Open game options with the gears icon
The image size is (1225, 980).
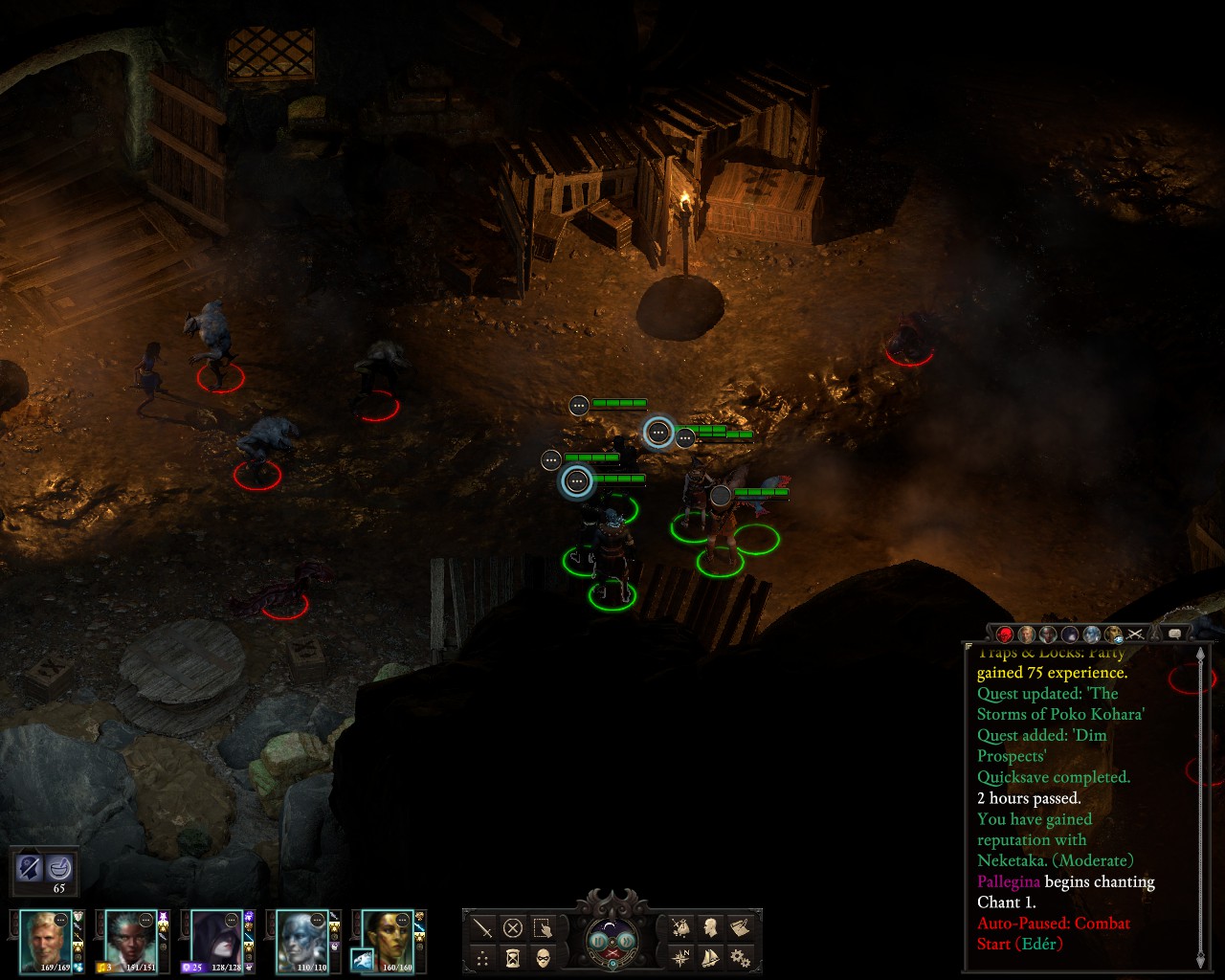coord(739,957)
